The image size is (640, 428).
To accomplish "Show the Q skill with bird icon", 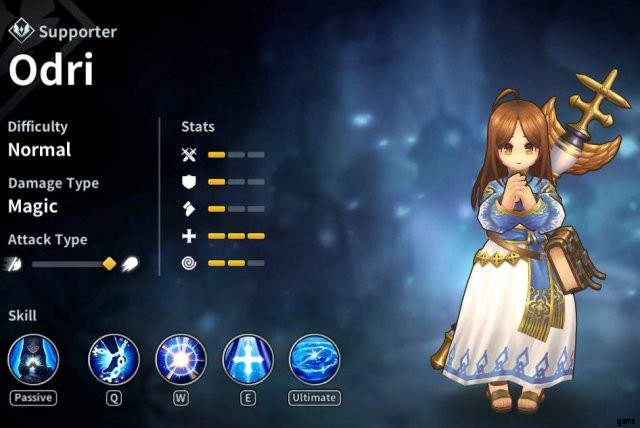I will tap(113, 360).
